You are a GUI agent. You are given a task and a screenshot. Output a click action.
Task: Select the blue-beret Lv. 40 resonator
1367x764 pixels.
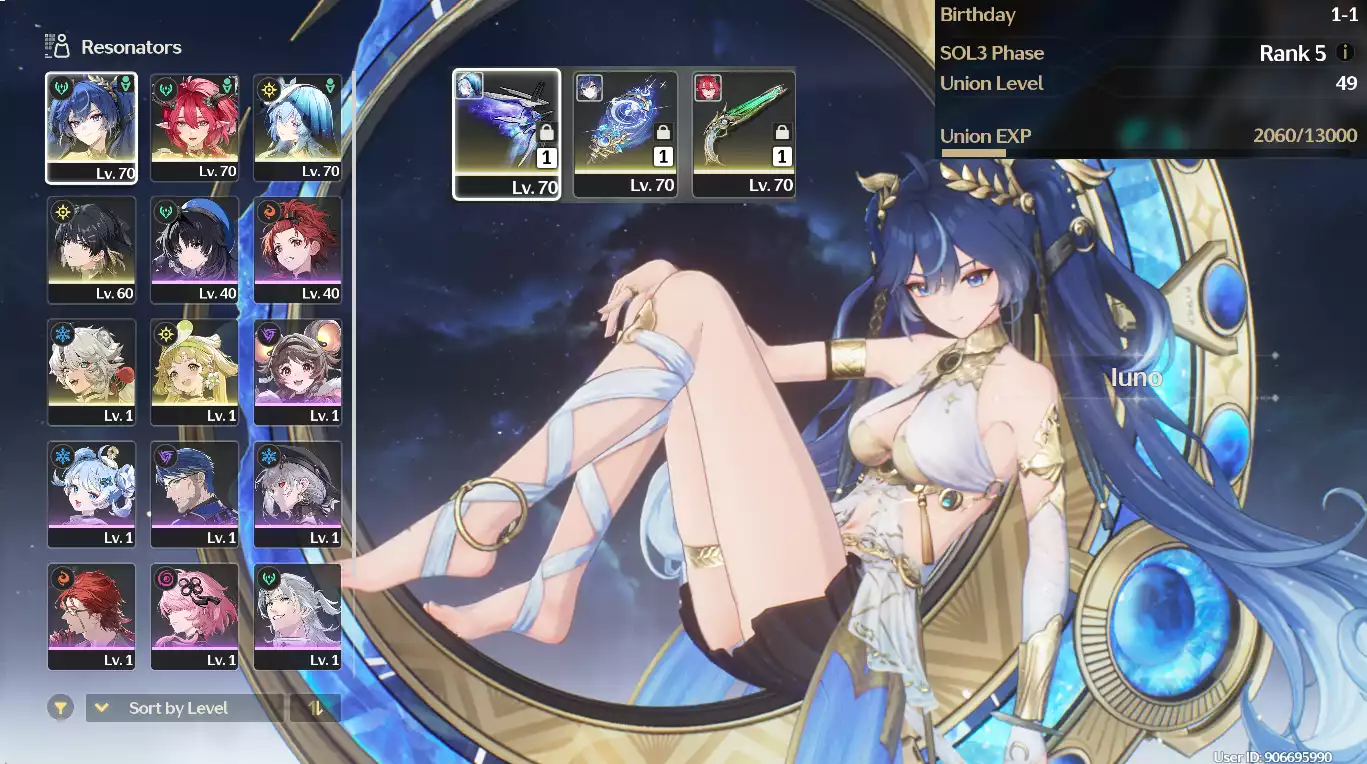(x=194, y=249)
